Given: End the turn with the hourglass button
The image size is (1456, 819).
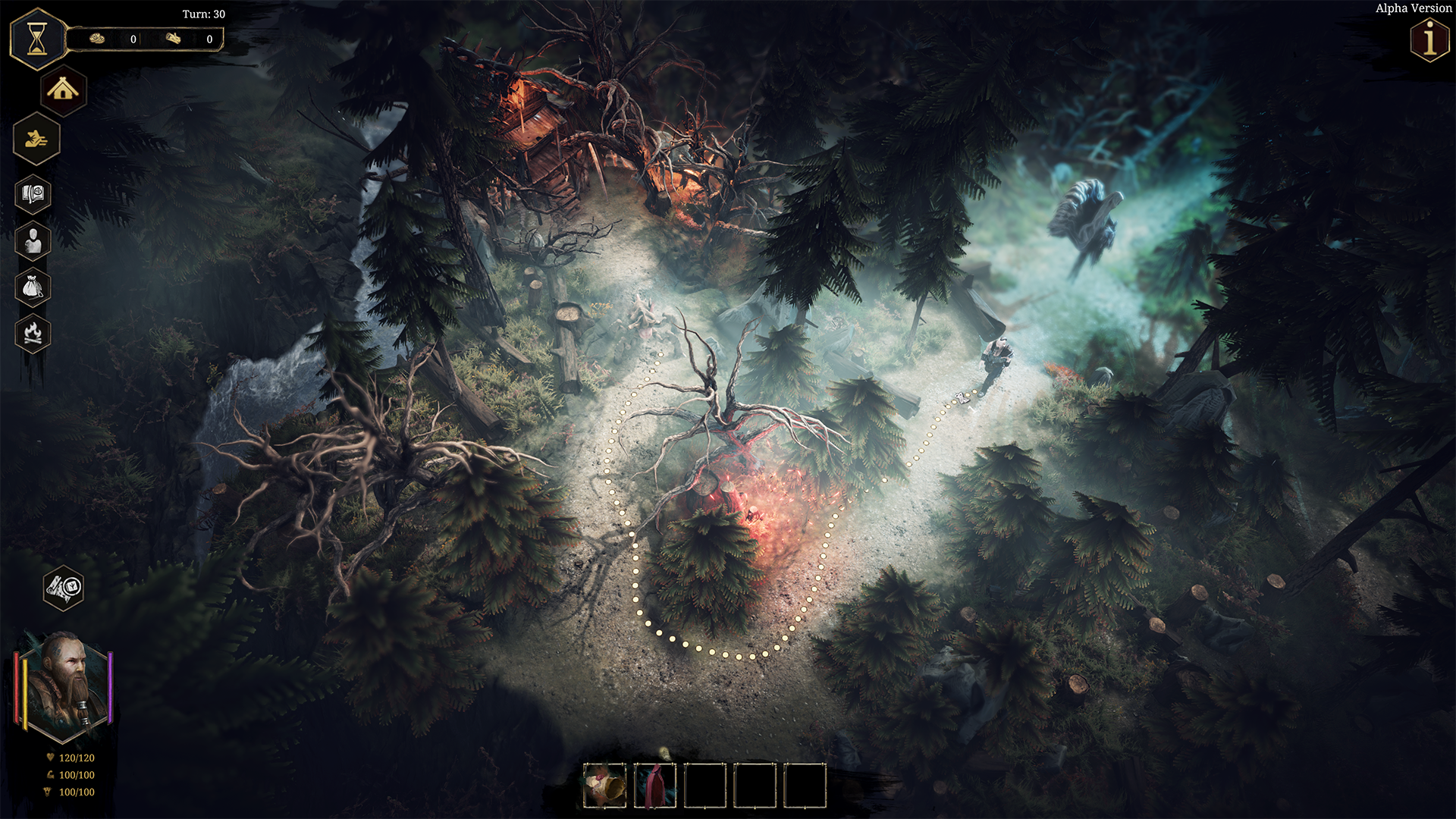Looking at the screenshot, I should click(x=37, y=39).
